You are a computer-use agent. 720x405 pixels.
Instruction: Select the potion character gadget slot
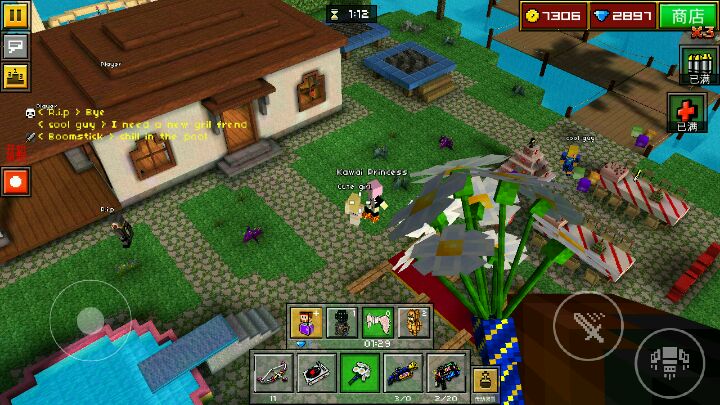[x=304, y=323]
